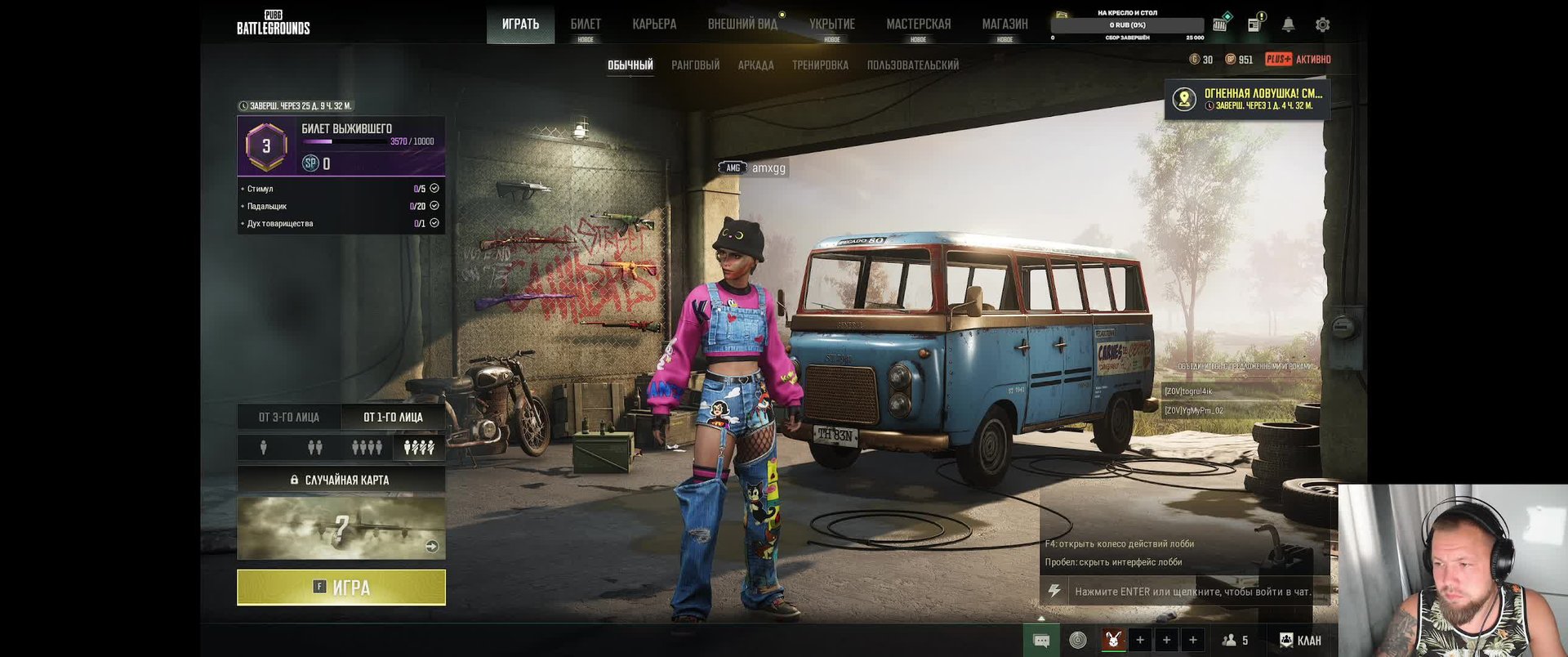Open the gear settings icon

coord(1322,25)
